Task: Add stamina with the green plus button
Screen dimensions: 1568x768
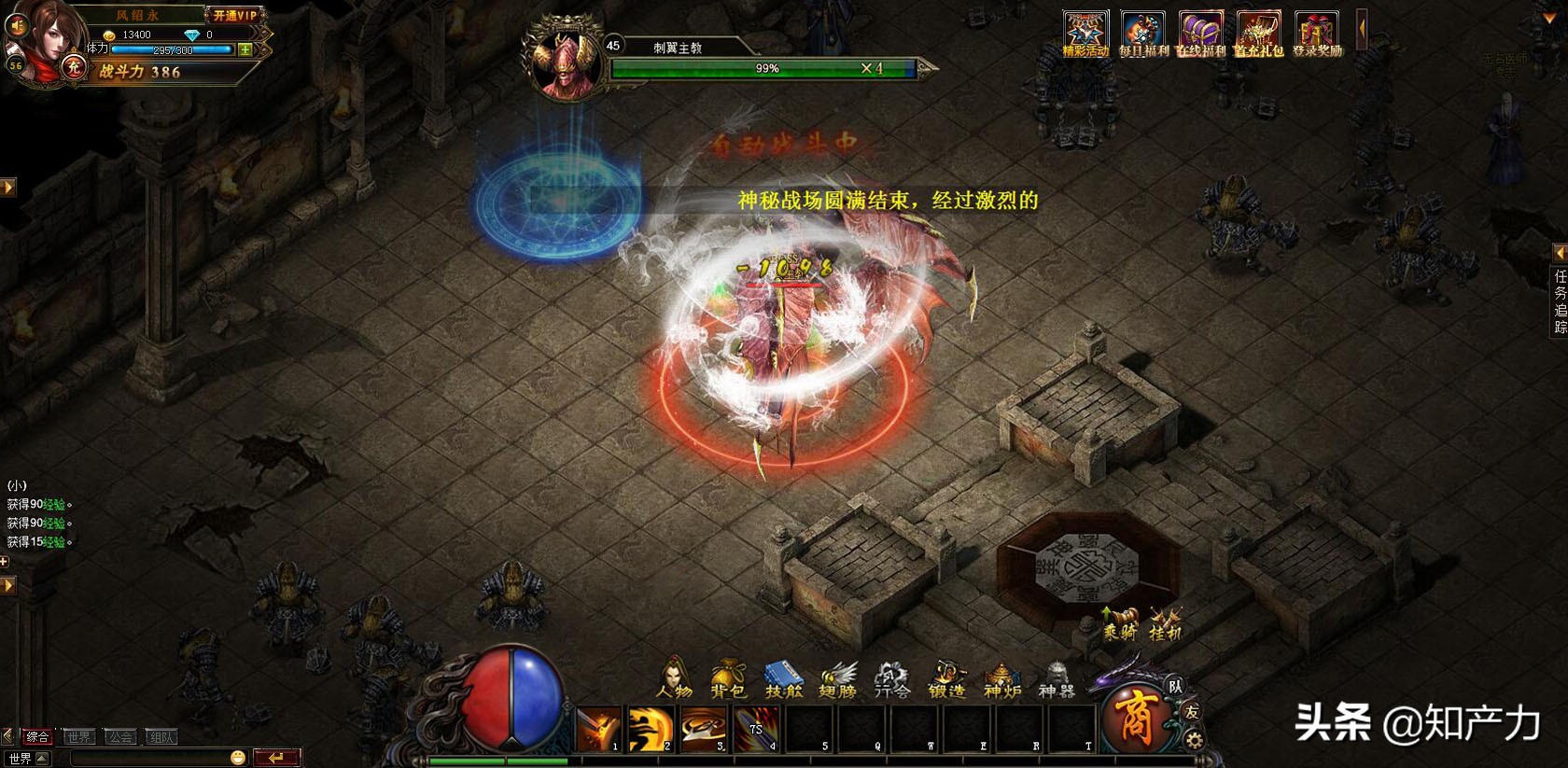Action: [x=245, y=49]
